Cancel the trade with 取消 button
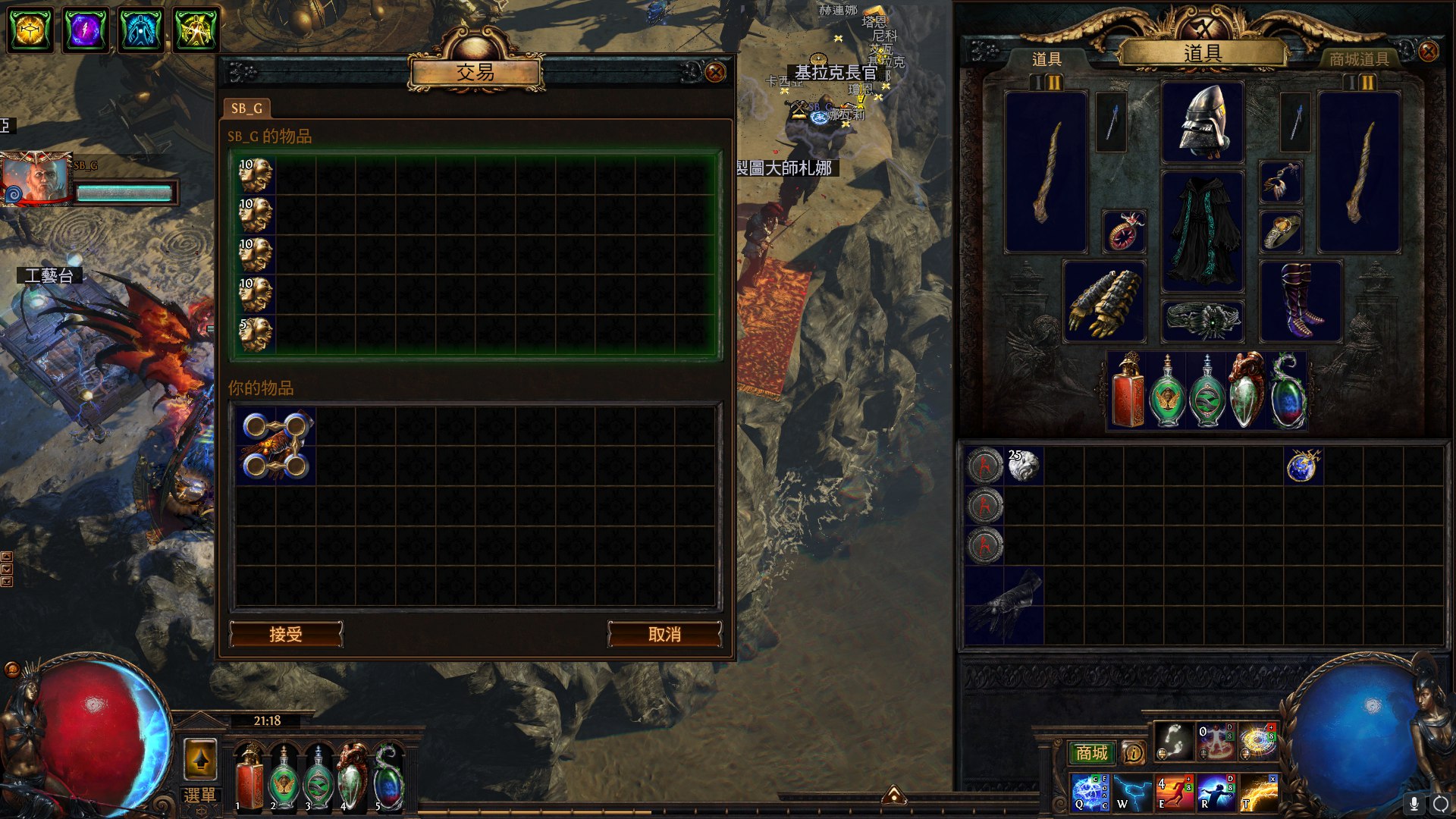1456x819 pixels. click(664, 634)
